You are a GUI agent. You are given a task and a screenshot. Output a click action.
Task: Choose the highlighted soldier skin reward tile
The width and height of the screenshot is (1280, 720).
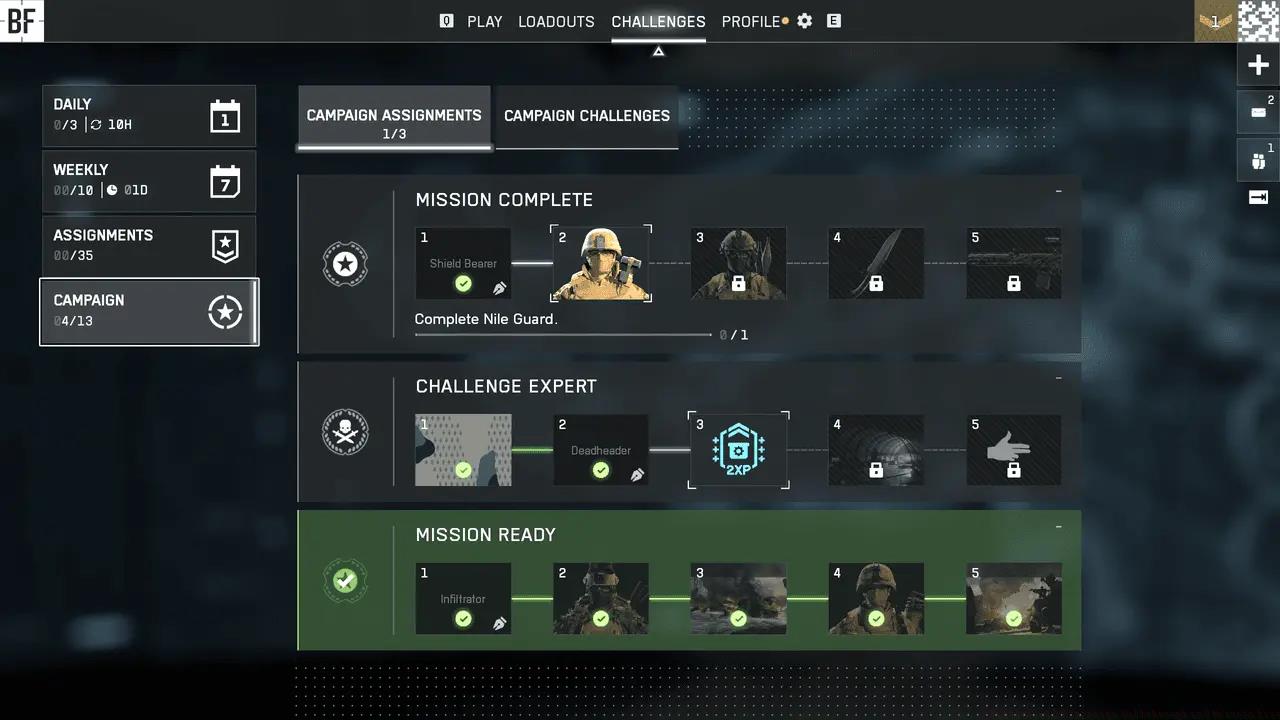click(x=601, y=263)
